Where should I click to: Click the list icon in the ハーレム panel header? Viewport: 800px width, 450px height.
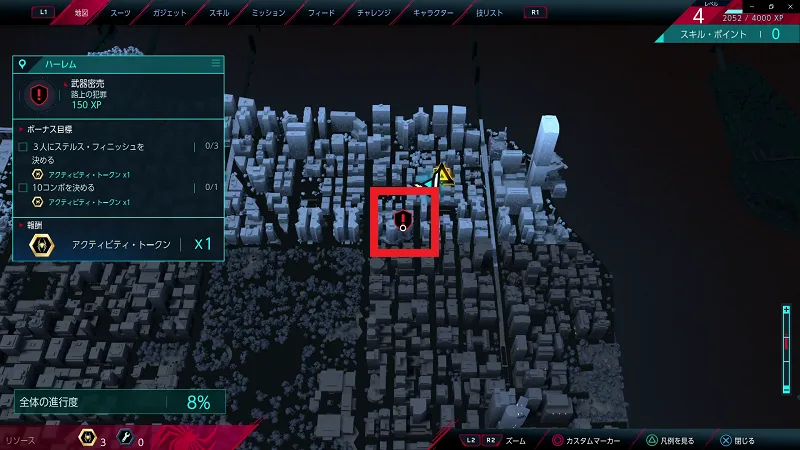tap(215, 63)
